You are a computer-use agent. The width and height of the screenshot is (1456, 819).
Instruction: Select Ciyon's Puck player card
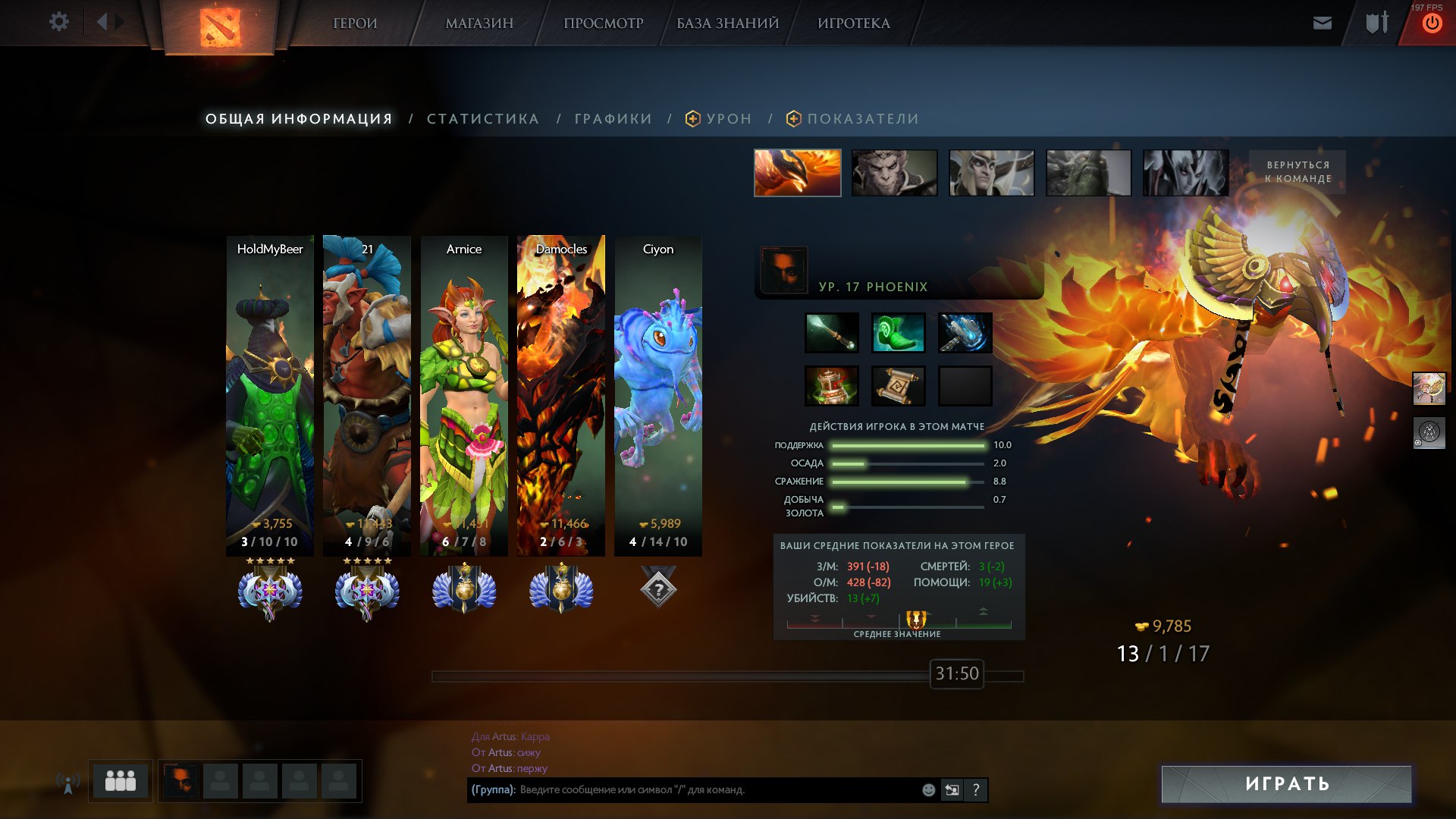657,394
